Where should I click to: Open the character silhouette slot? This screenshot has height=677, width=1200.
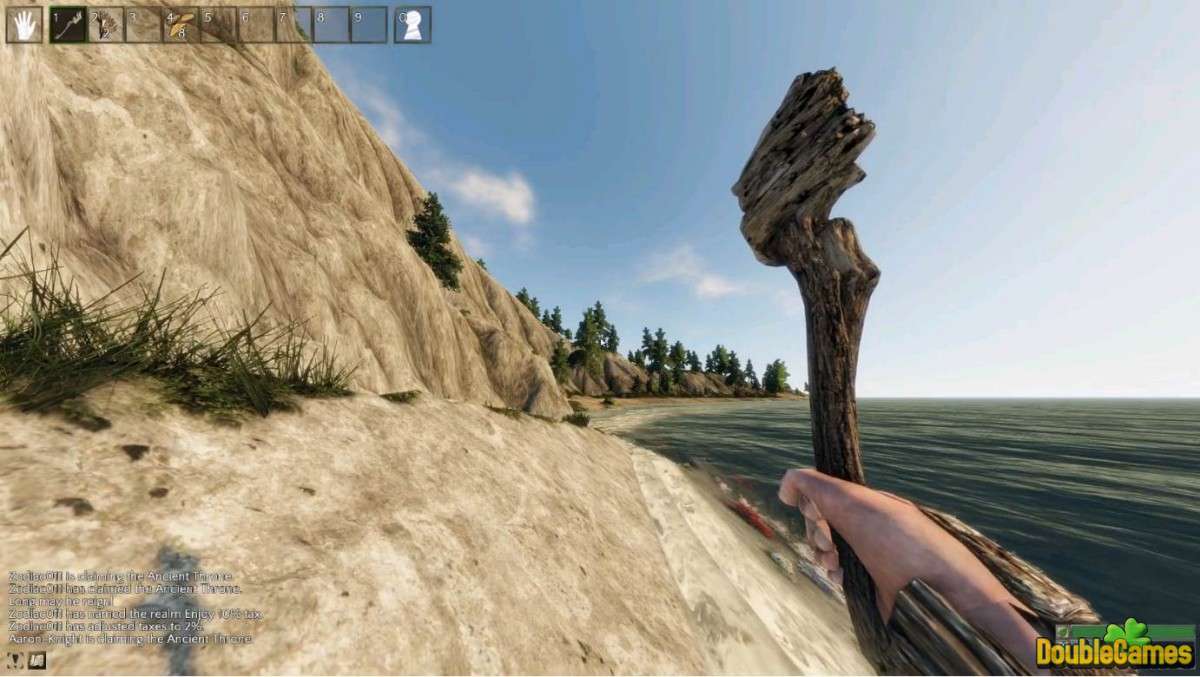tap(412, 25)
